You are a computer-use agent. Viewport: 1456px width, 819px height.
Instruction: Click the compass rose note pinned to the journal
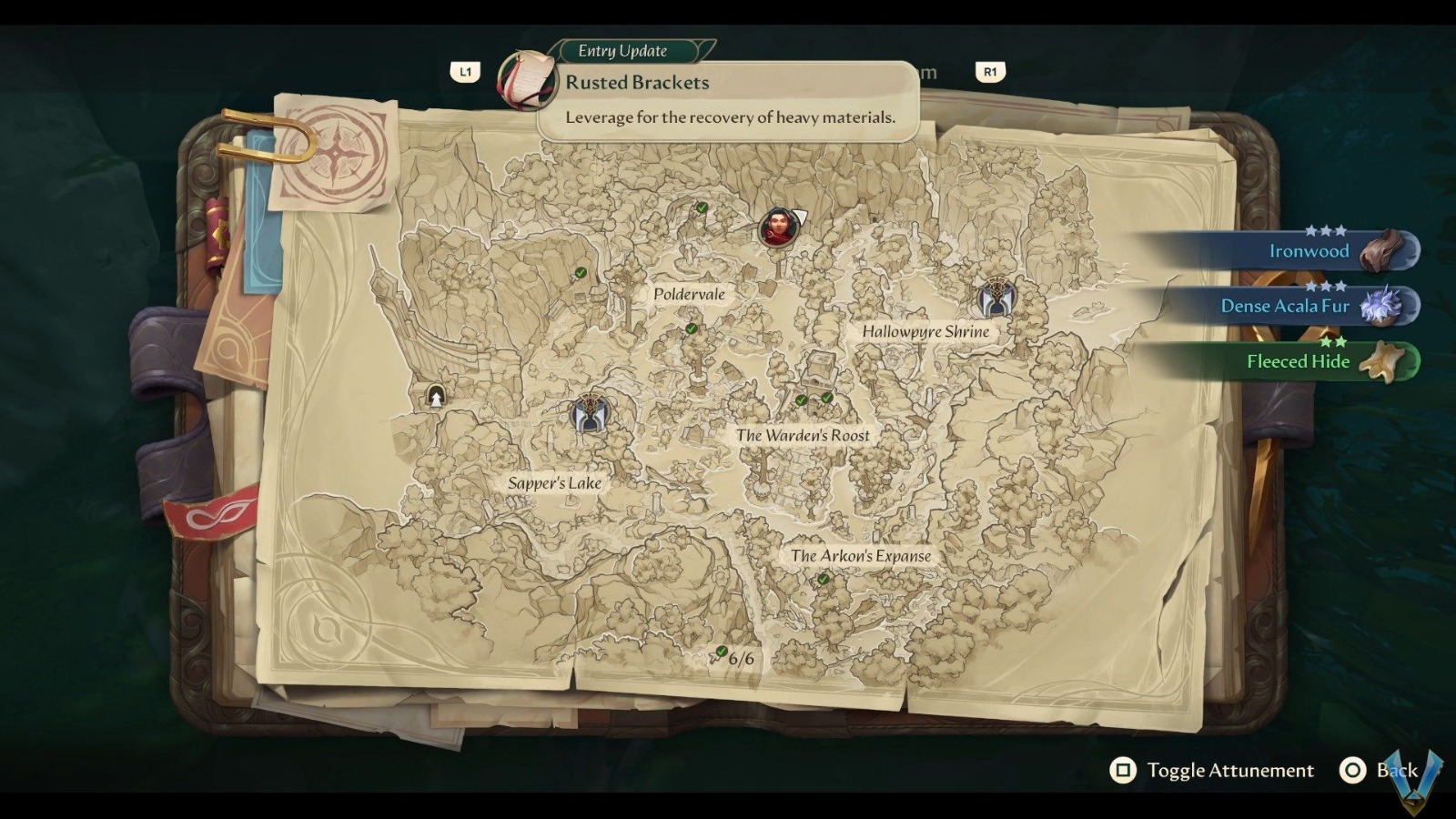pos(336,153)
